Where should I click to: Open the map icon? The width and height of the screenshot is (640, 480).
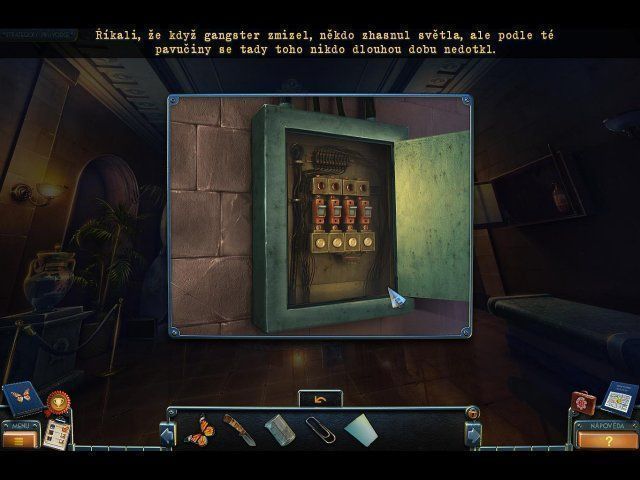coord(619,397)
